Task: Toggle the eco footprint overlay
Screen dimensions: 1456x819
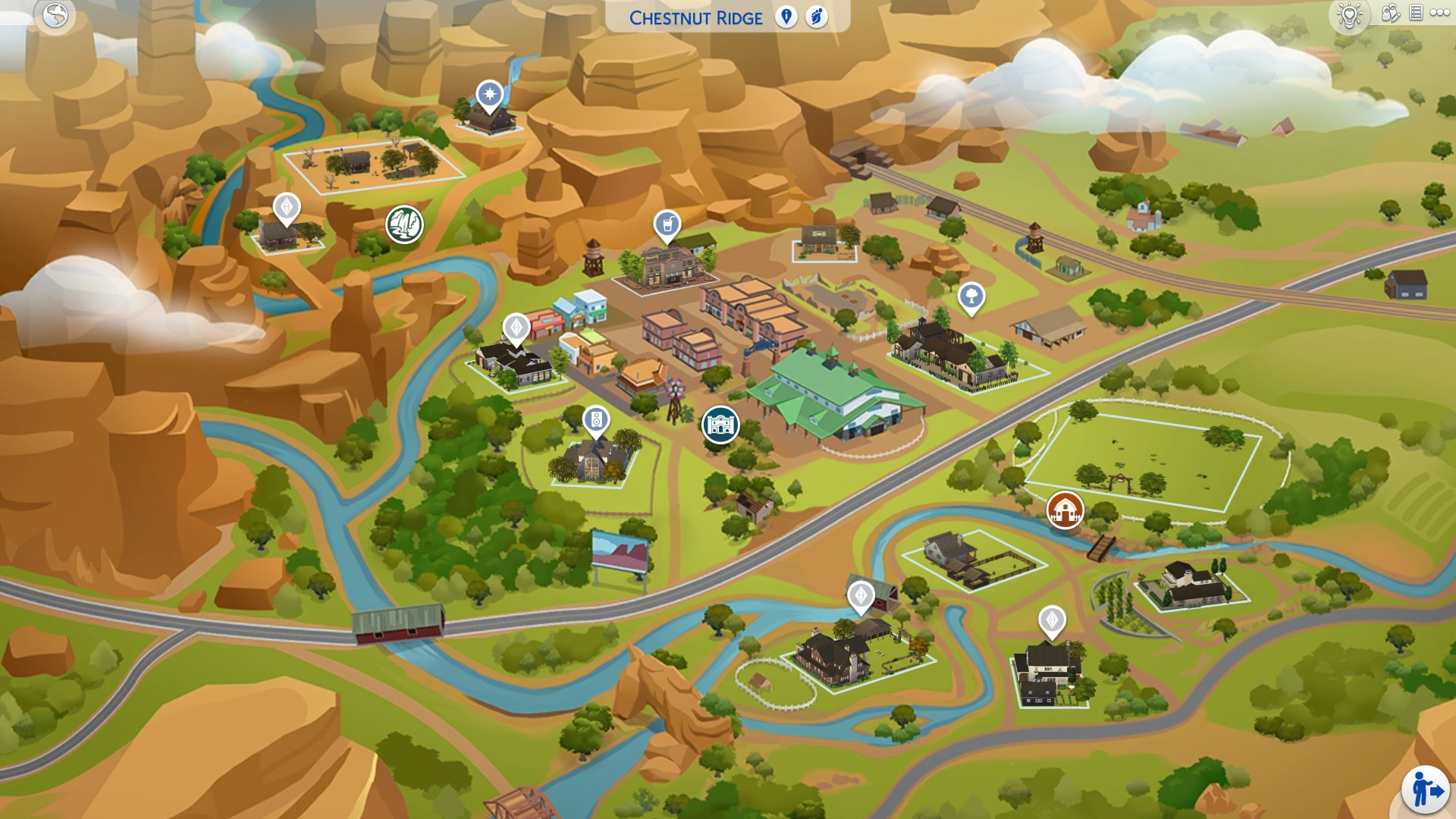Action: 817,17
